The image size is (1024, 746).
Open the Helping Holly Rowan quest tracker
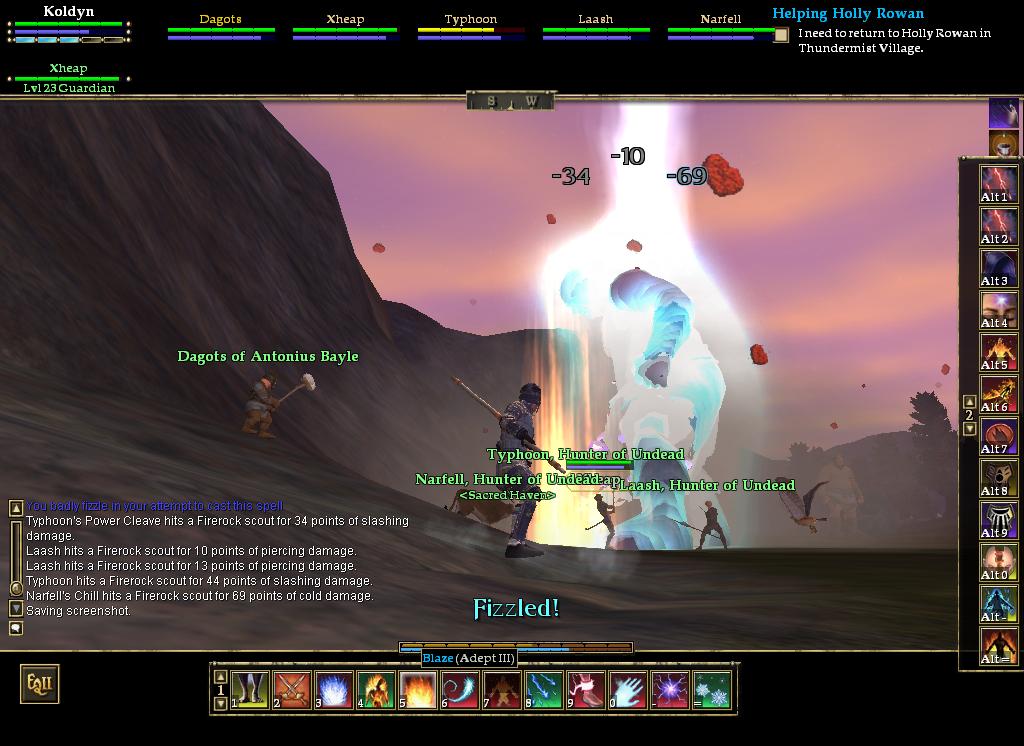[847, 14]
